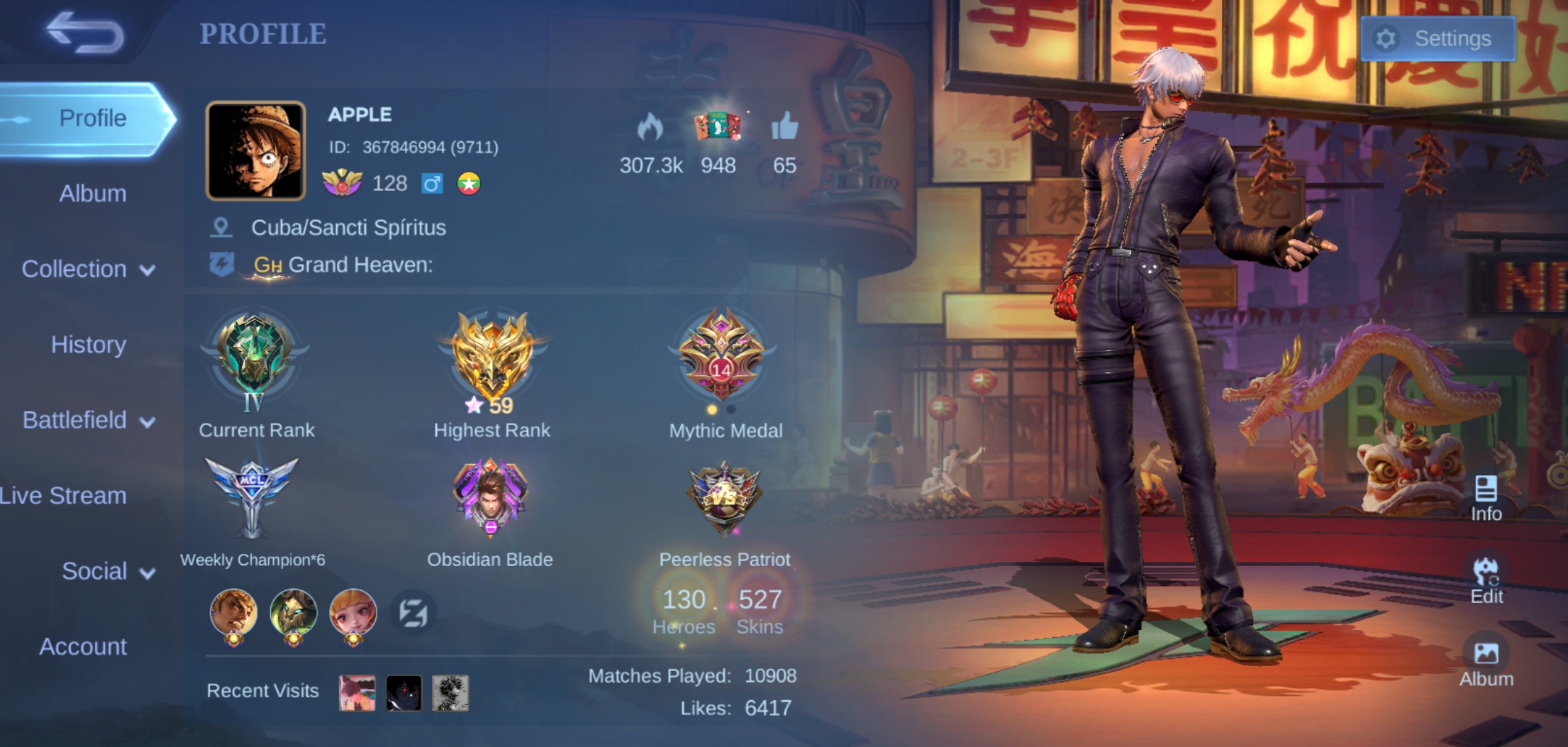Show the Peerless Patriot badge

click(724, 497)
